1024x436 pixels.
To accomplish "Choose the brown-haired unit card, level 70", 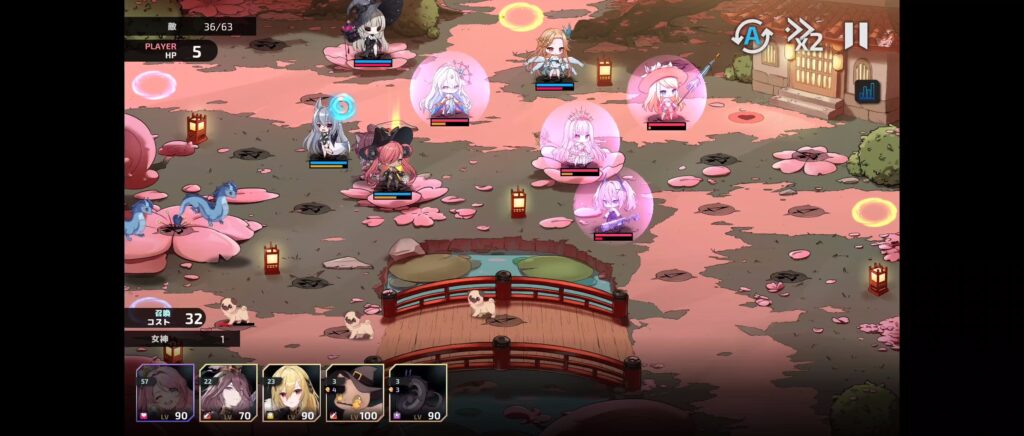I will [x=228, y=392].
